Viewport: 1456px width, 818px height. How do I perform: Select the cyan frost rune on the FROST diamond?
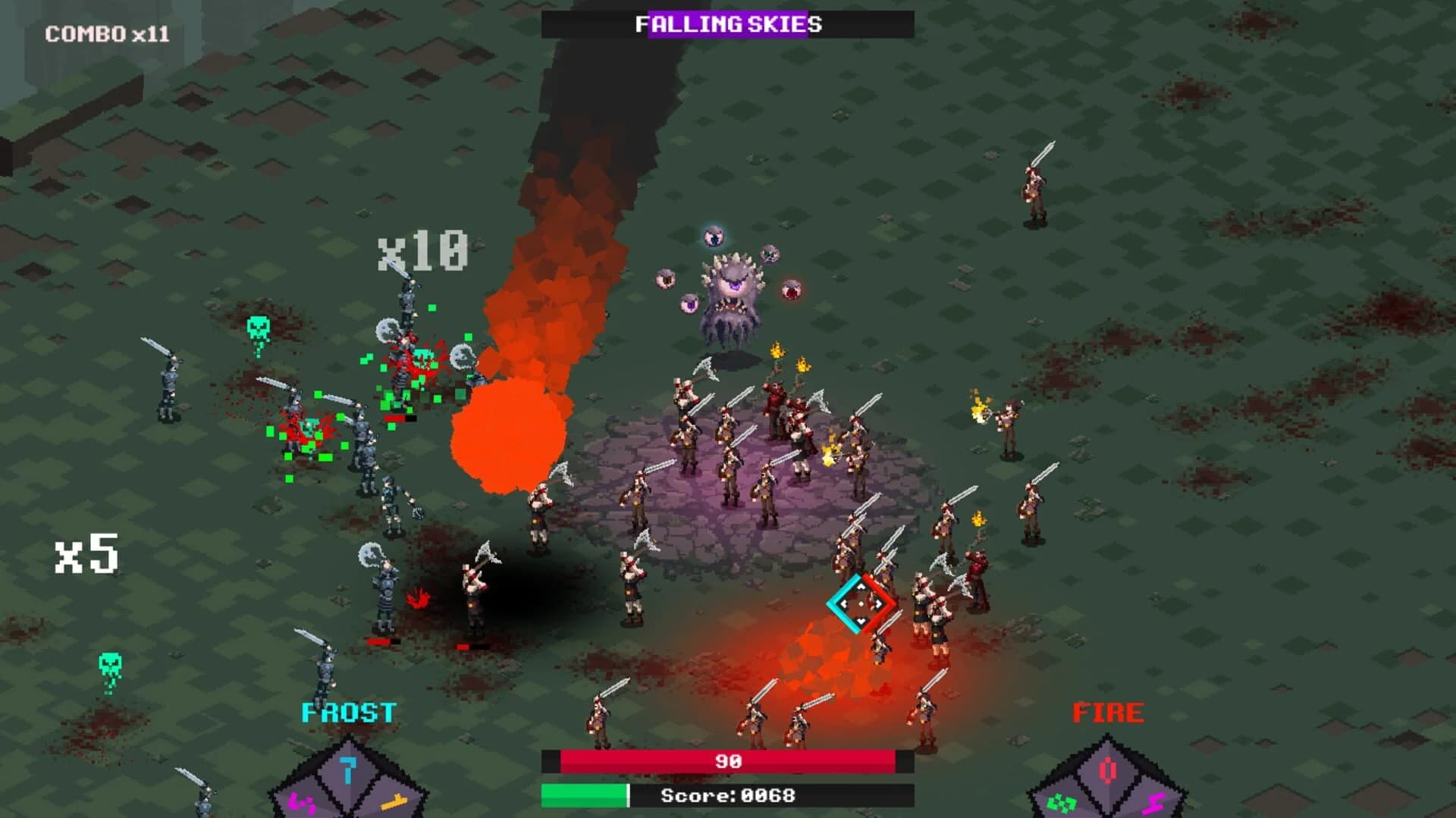[x=348, y=771]
